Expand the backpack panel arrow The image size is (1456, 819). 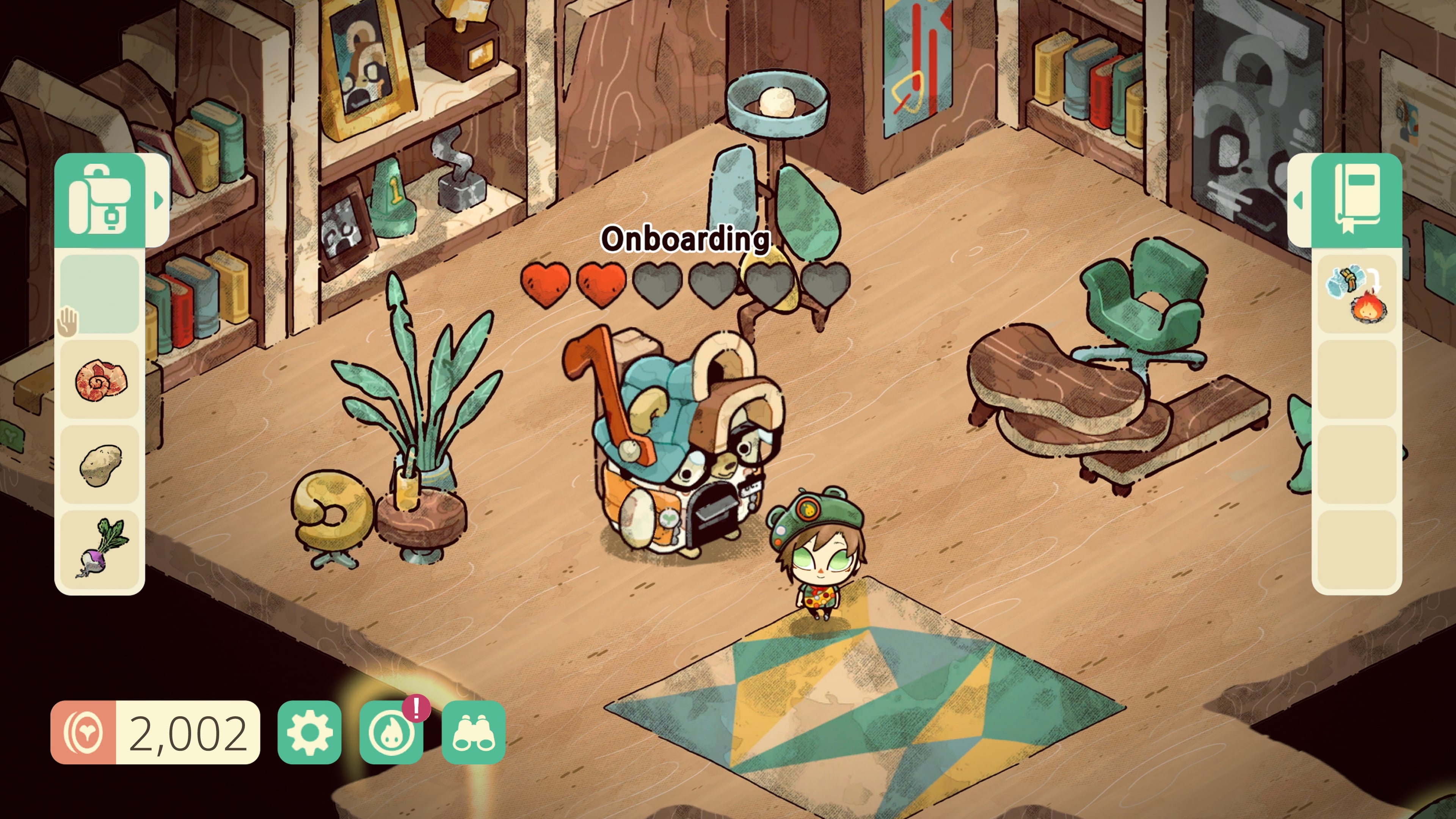[x=158, y=200]
